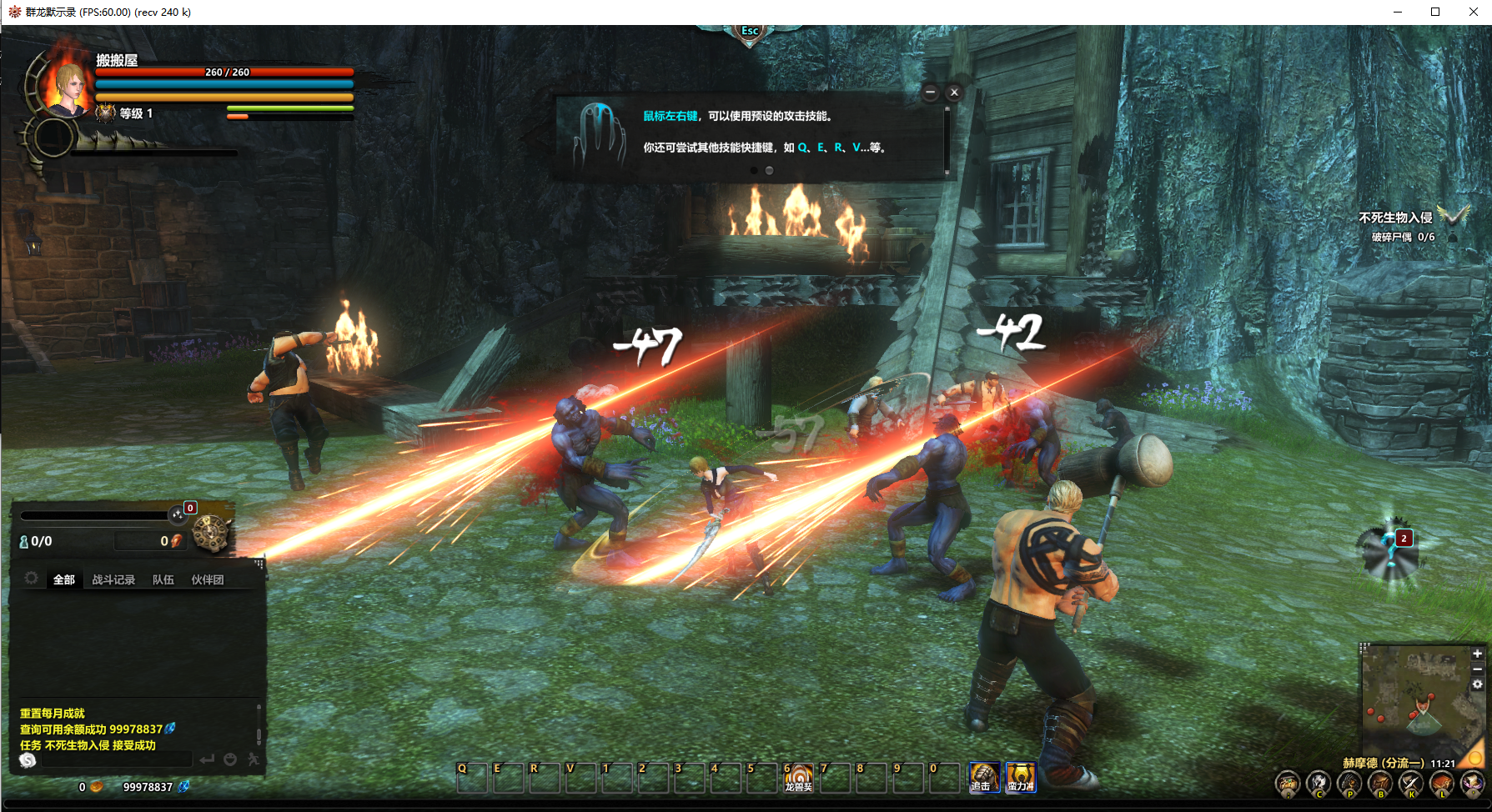Zoom out the minimap
The width and height of the screenshot is (1492, 812).
1477,669
